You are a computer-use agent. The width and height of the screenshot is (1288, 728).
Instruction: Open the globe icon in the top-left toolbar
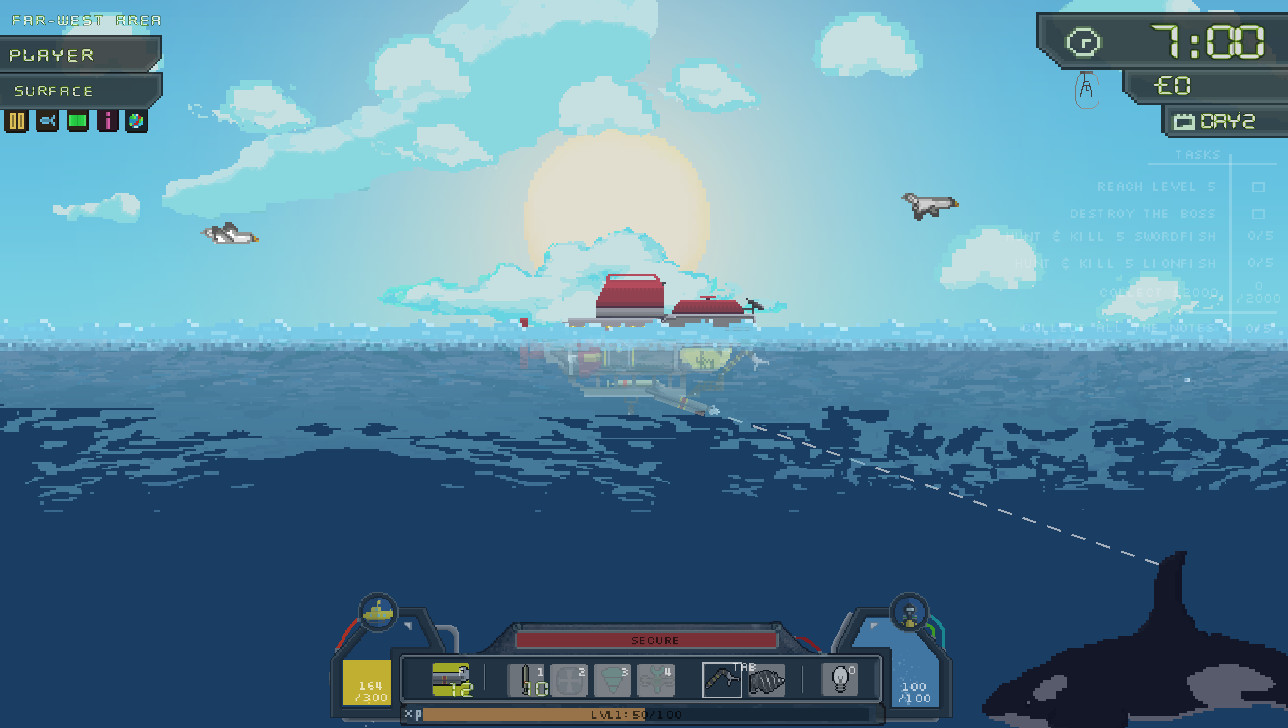pyautogui.click(x=136, y=120)
